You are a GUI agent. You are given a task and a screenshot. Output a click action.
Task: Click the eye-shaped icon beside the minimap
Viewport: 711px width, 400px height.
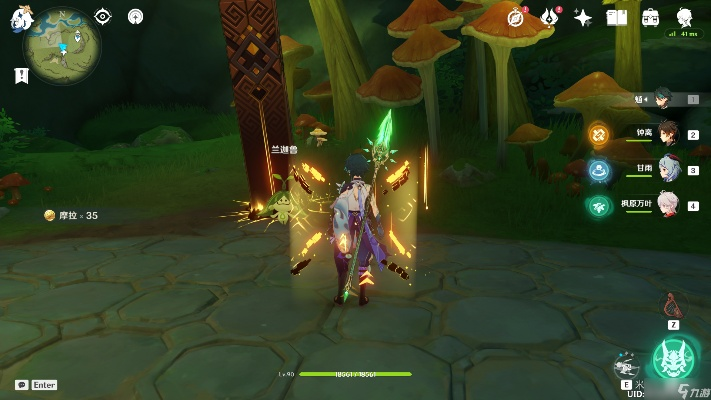click(103, 16)
